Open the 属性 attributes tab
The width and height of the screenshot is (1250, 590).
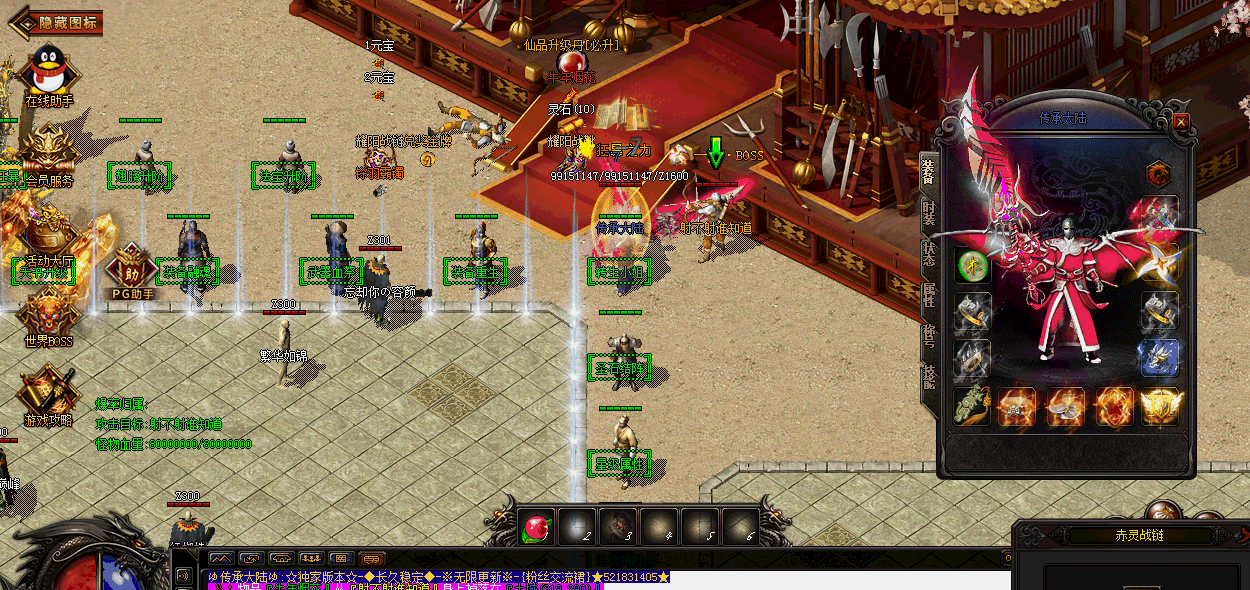tap(928, 294)
